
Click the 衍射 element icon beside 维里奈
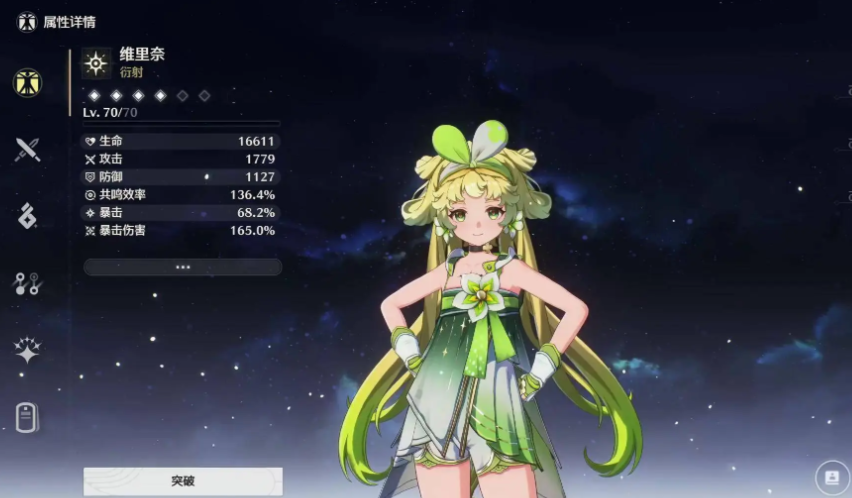click(96, 63)
